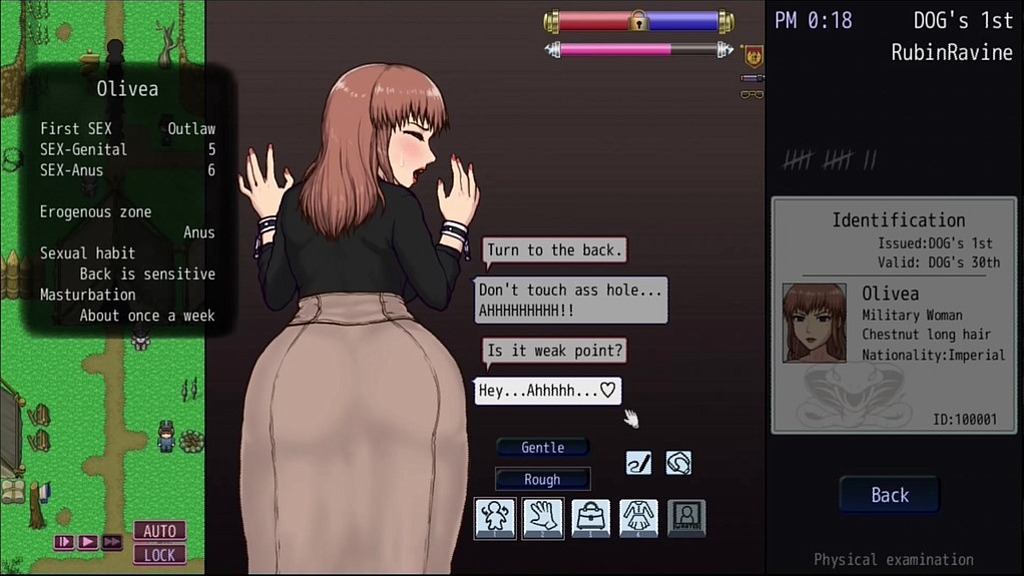The height and width of the screenshot is (576, 1024).
Task: Click the Back button
Action: [x=889, y=495]
